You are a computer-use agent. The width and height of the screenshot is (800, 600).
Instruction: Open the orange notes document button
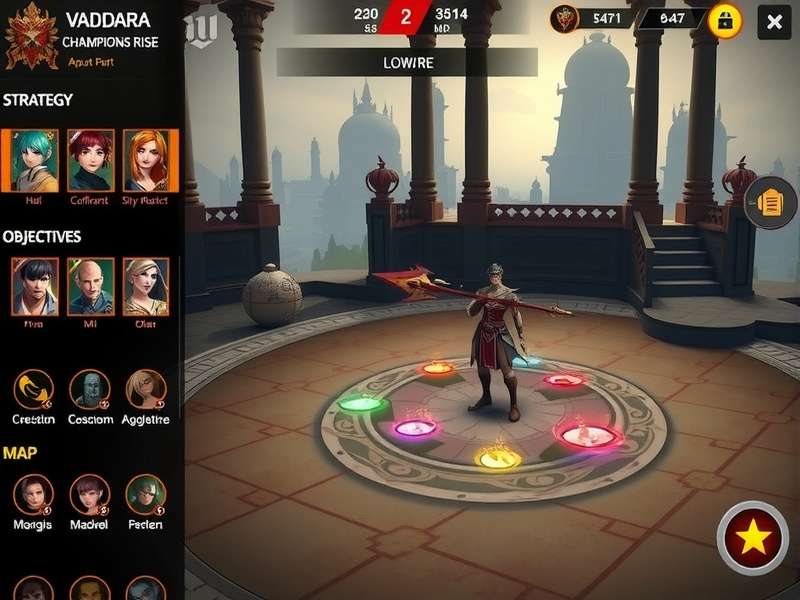(771, 202)
